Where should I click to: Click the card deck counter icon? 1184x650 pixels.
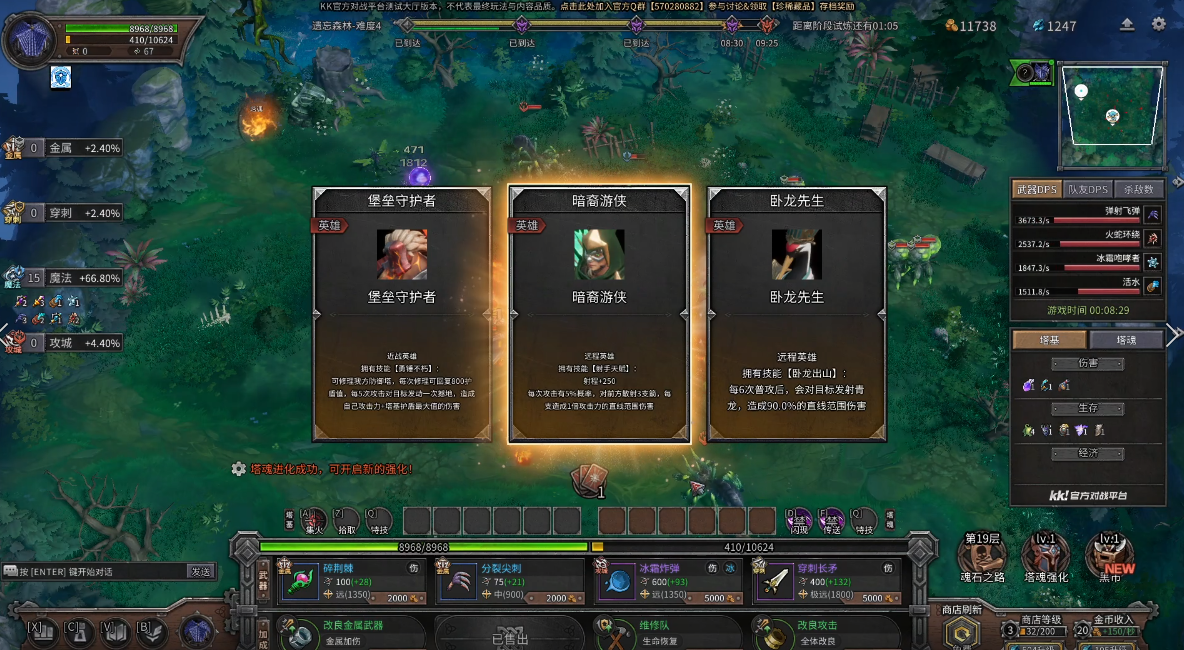pyautogui.click(x=588, y=482)
